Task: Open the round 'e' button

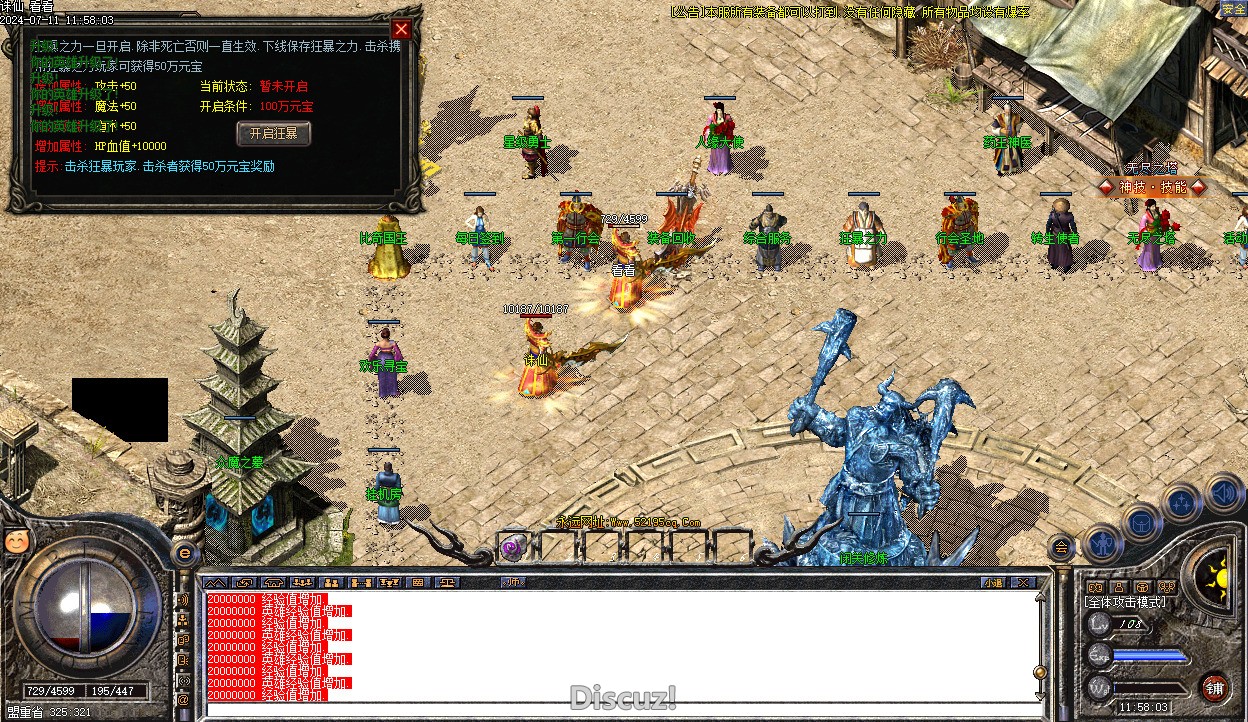Action: [x=184, y=553]
